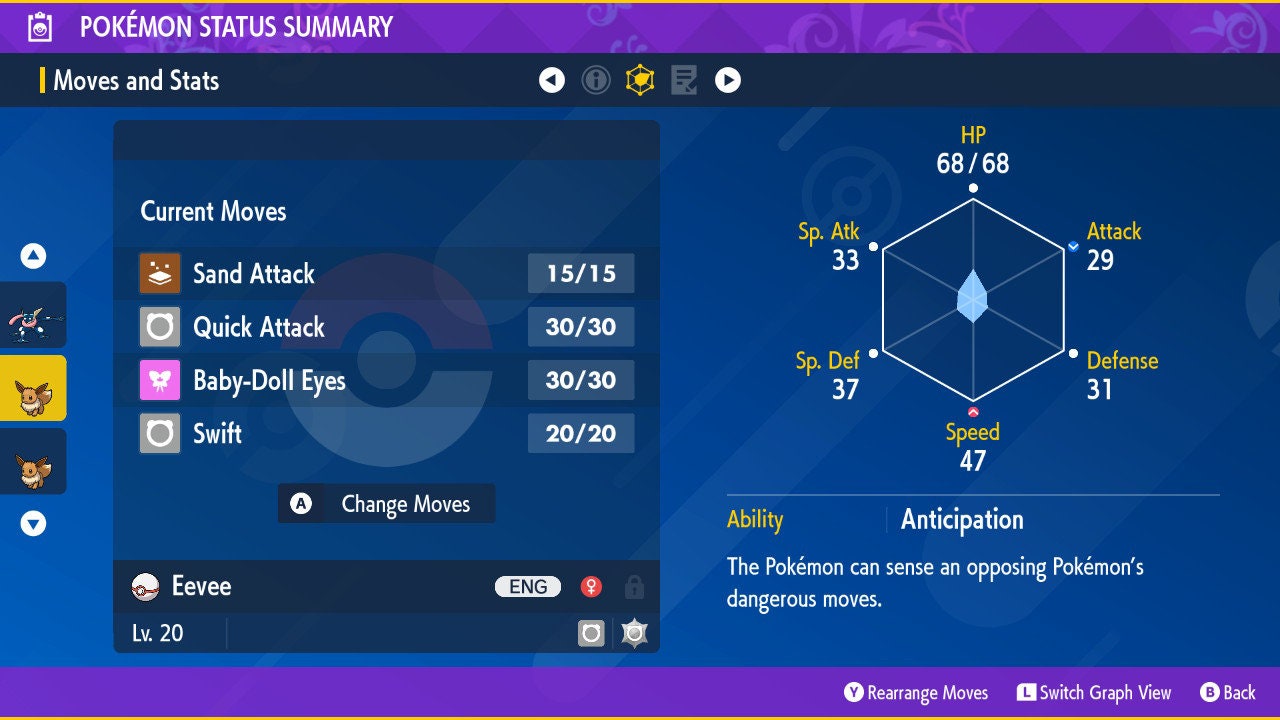Click Rearrange Moves in the bottom bar
The width and height of the screenshot is (1280, 720).
click(x=916, y=693)
